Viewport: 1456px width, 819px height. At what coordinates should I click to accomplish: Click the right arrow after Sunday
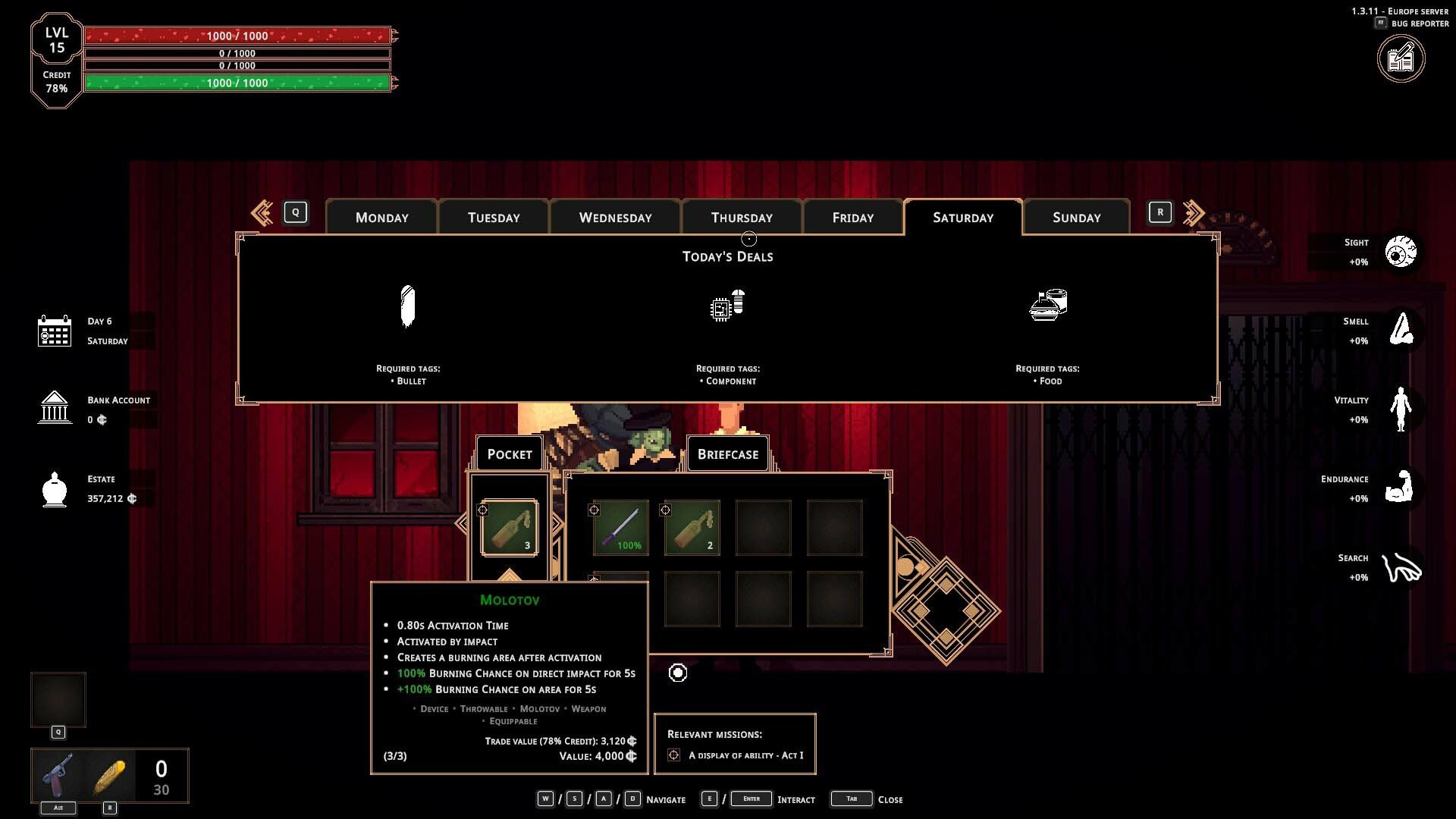[x=1193, y=213]
